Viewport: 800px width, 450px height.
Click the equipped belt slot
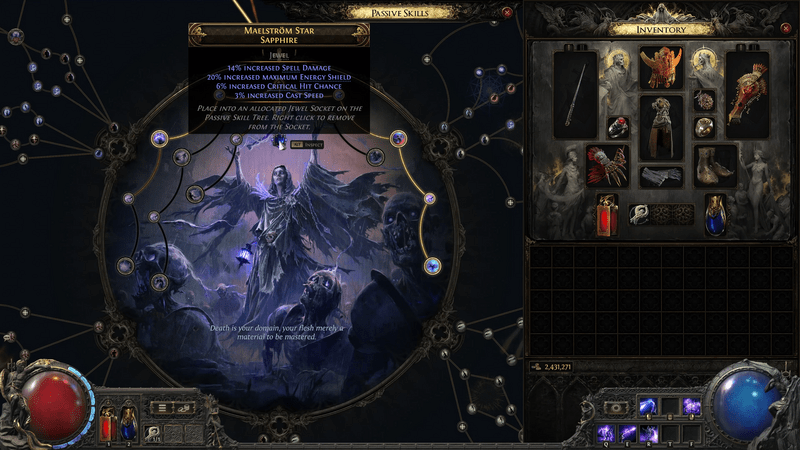661,176
